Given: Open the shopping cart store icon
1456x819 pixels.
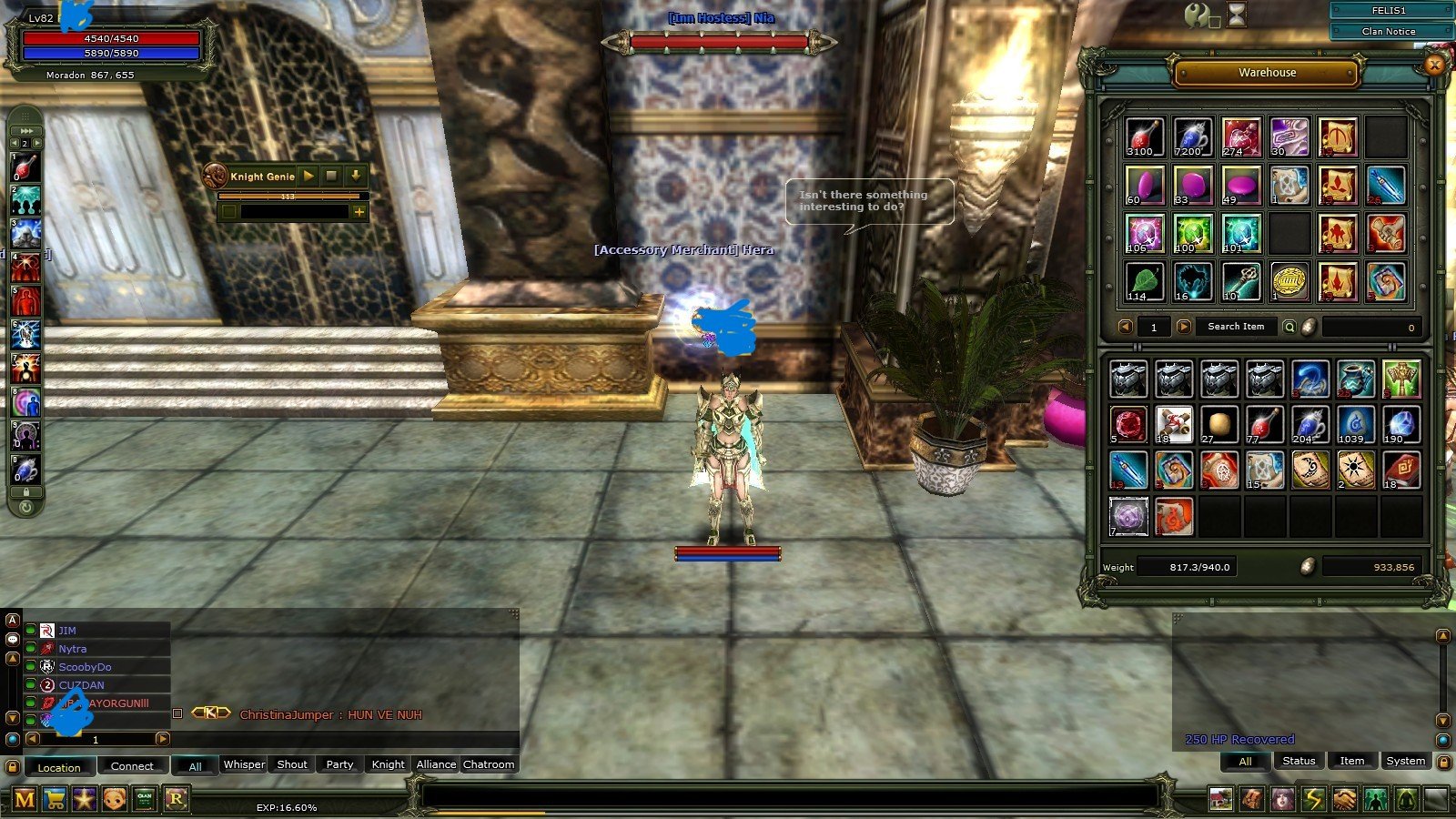Looking at the screenshot, I should (55, 800).
